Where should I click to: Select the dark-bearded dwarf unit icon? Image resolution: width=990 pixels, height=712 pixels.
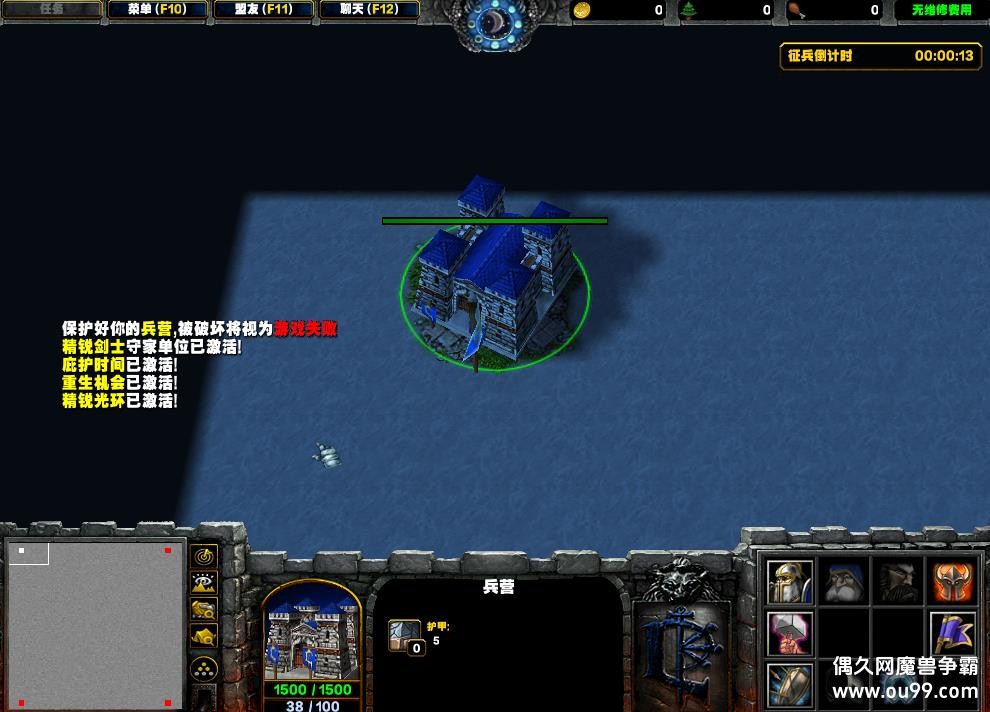[x=898, y=581]
